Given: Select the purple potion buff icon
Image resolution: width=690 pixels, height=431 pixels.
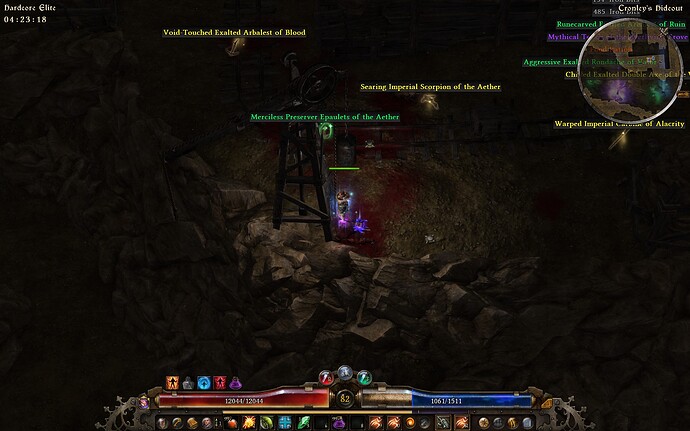Looking at the screenshot, I should click(x=235, y=383).
